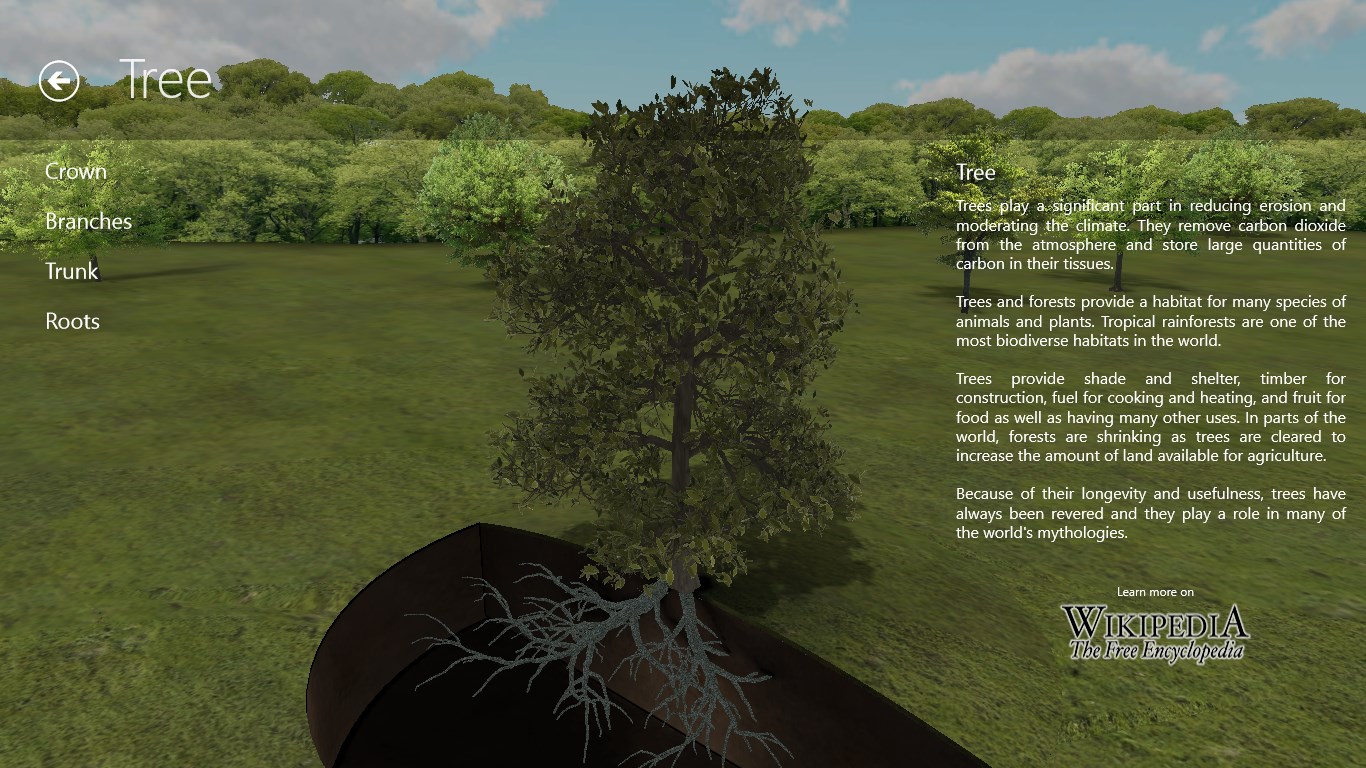Select "Branches" in the left sidebar

pos(88,221)
